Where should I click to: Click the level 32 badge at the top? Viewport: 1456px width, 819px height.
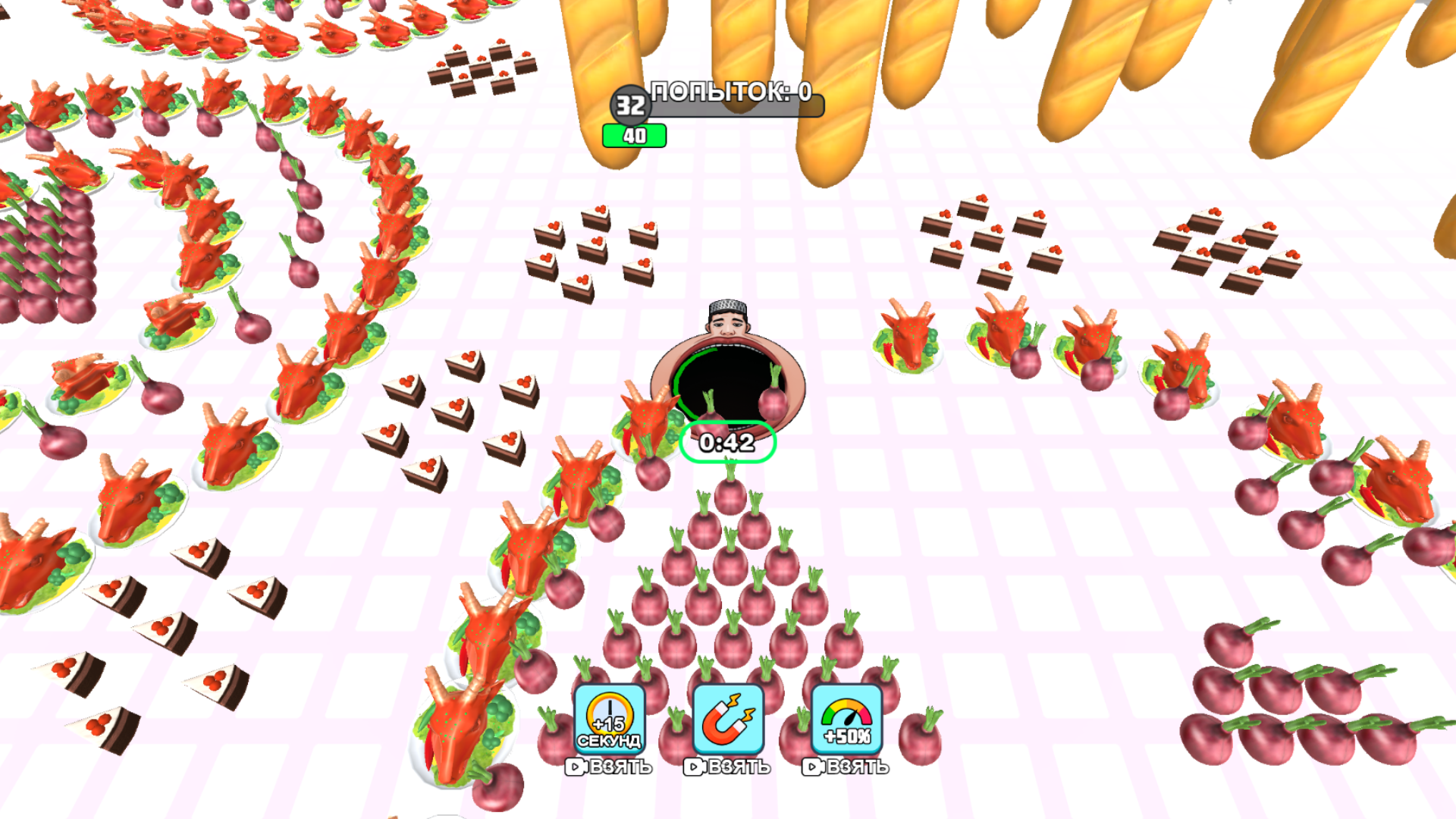click(x=629, y=106)
